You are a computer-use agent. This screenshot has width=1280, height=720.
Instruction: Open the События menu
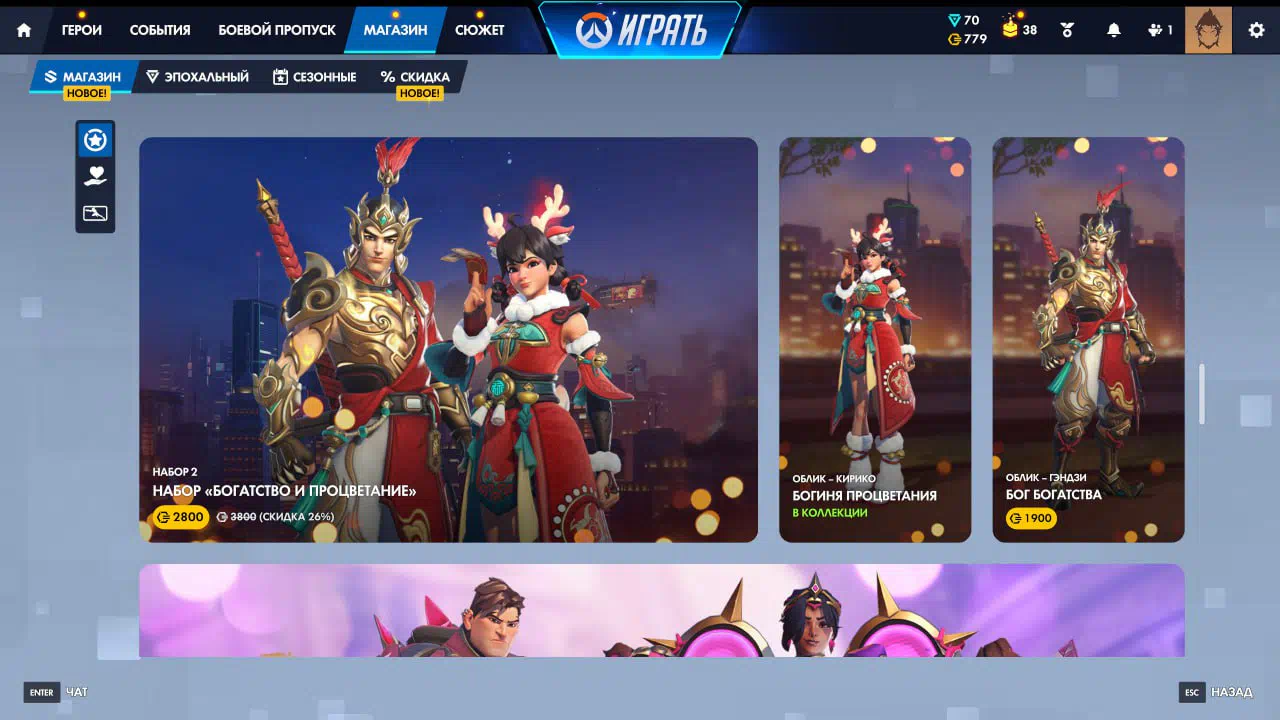pyautogui.click(x=160, y=30)
